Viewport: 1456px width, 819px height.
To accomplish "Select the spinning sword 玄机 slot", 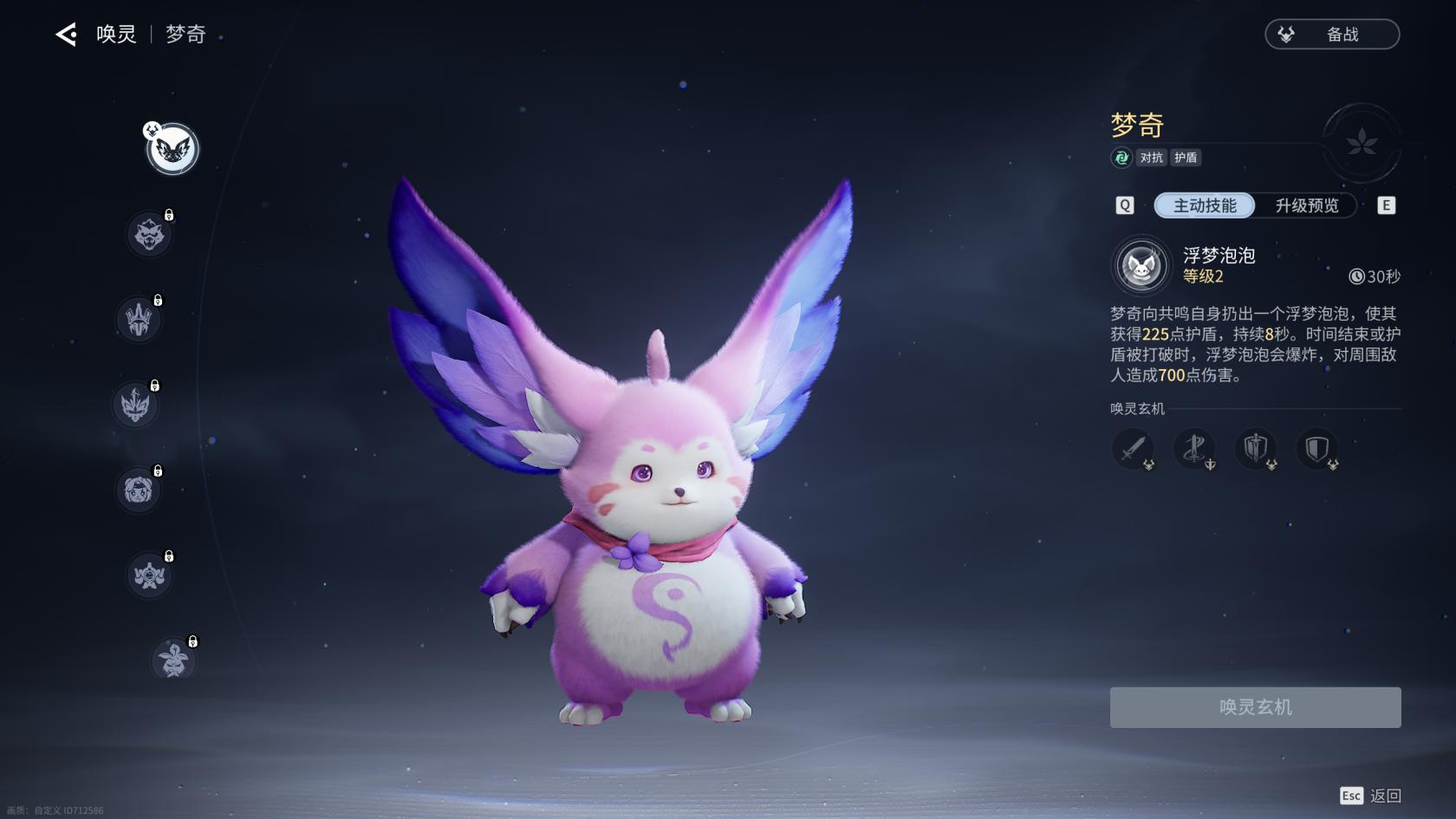I will (1195, 449).
